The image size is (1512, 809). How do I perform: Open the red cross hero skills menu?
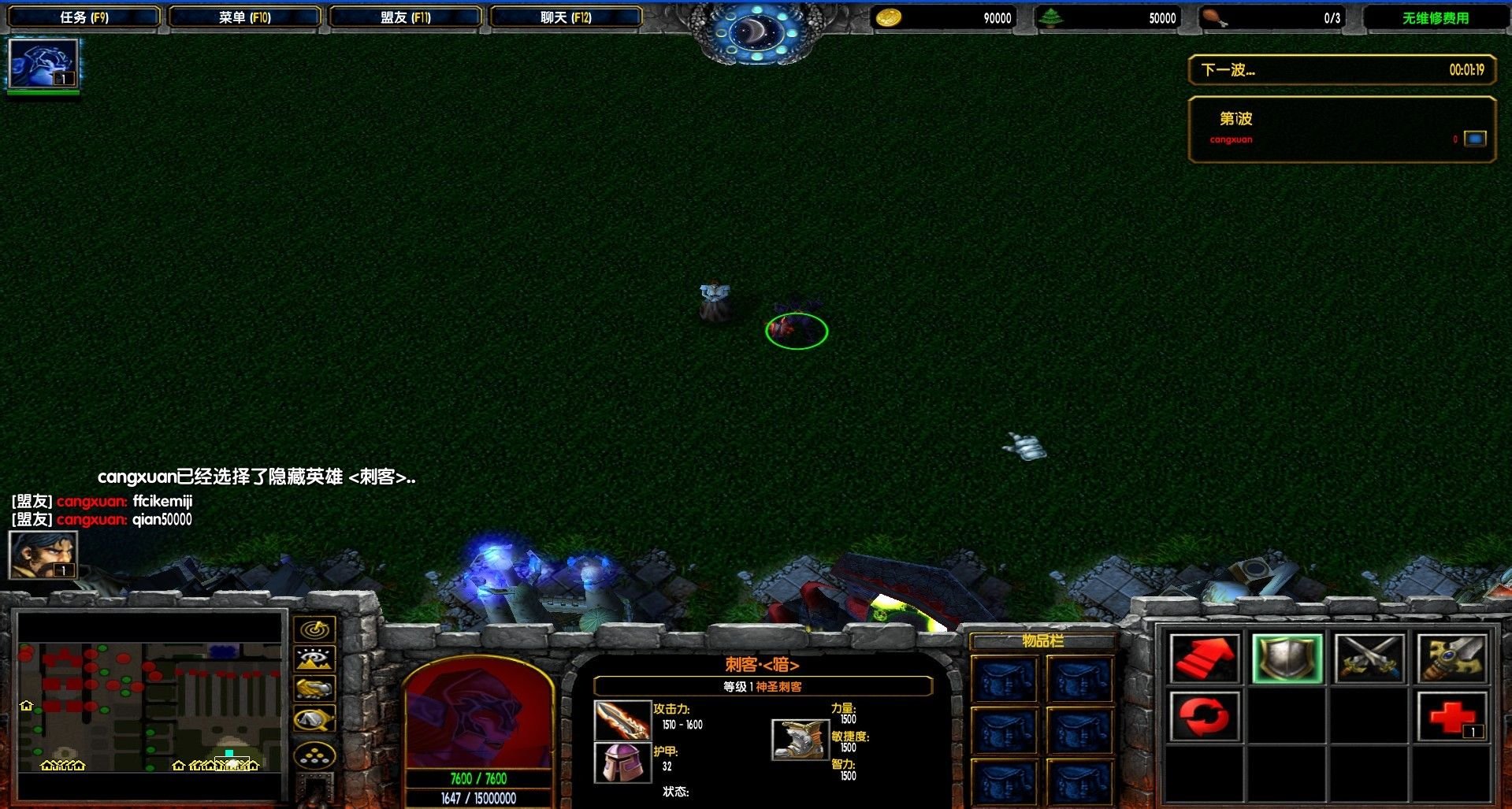point(1452,717)
